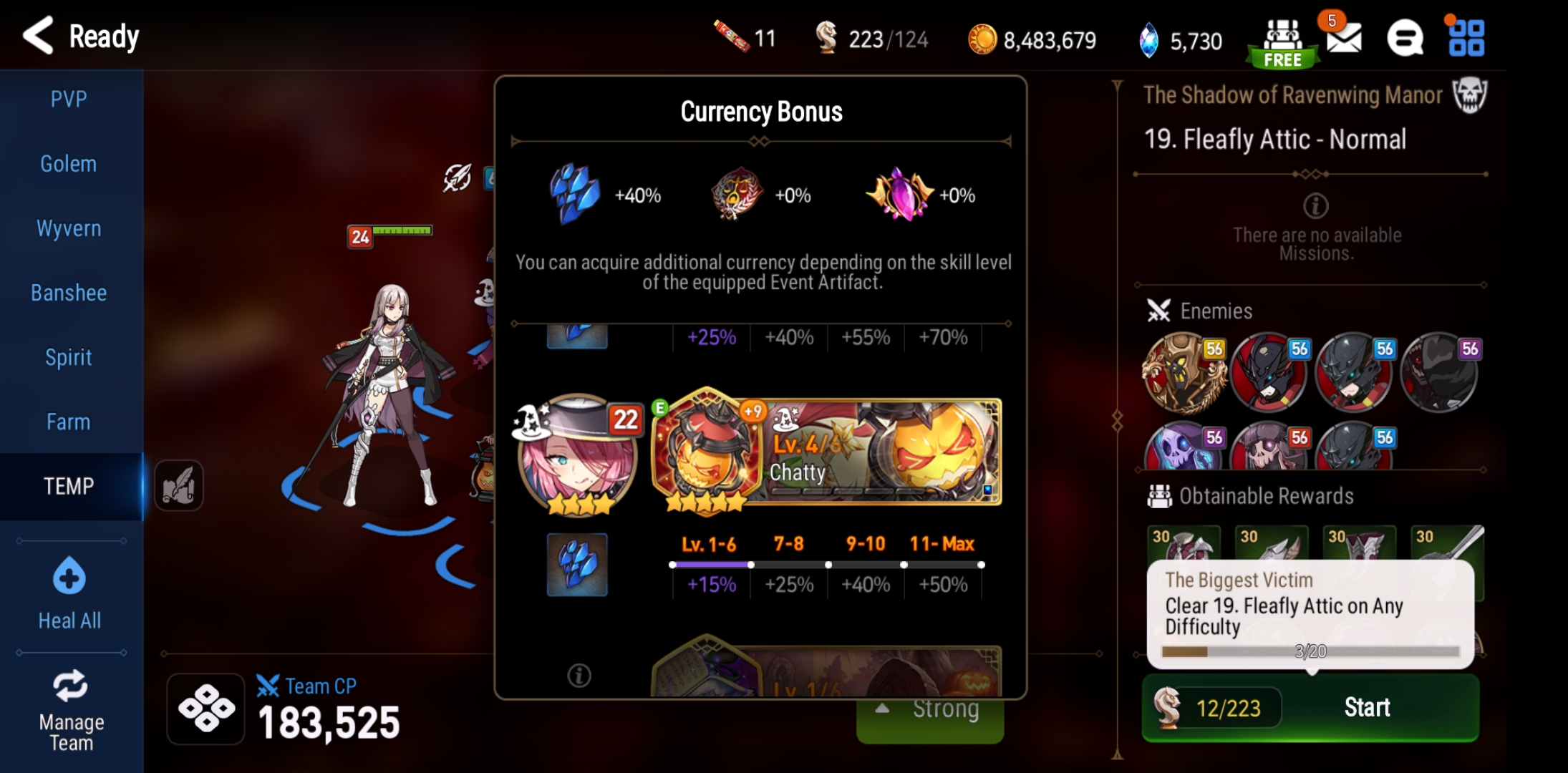Switch to the Wyvern tab

[x=68, y=228]
